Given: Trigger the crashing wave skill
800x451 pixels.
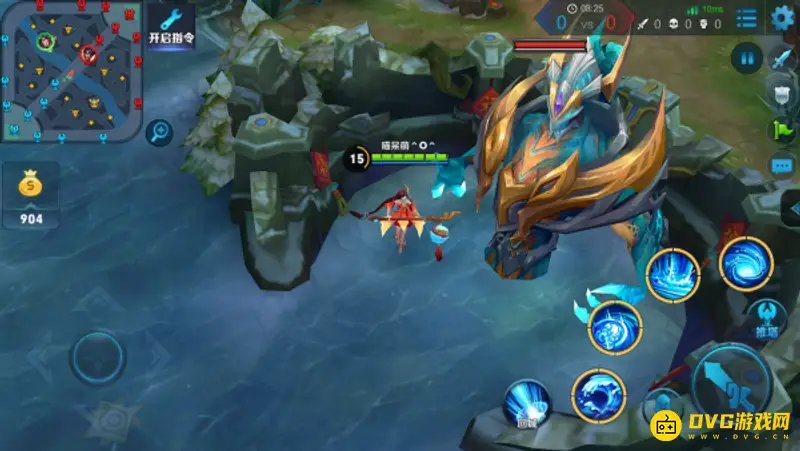Looking at the screenshot, I should (x=598, y=395).
